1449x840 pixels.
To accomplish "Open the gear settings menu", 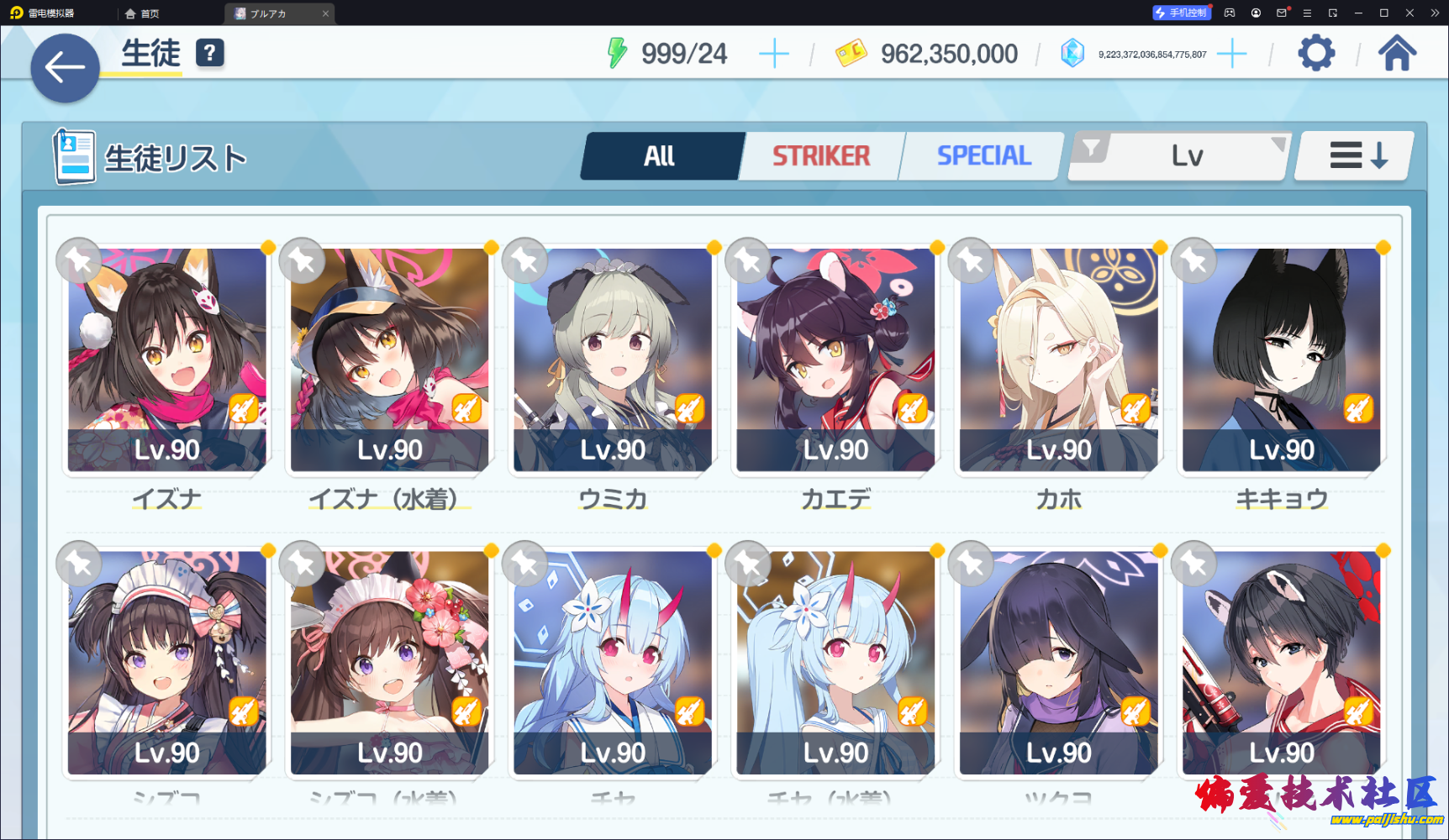I will click(1315, 54).
